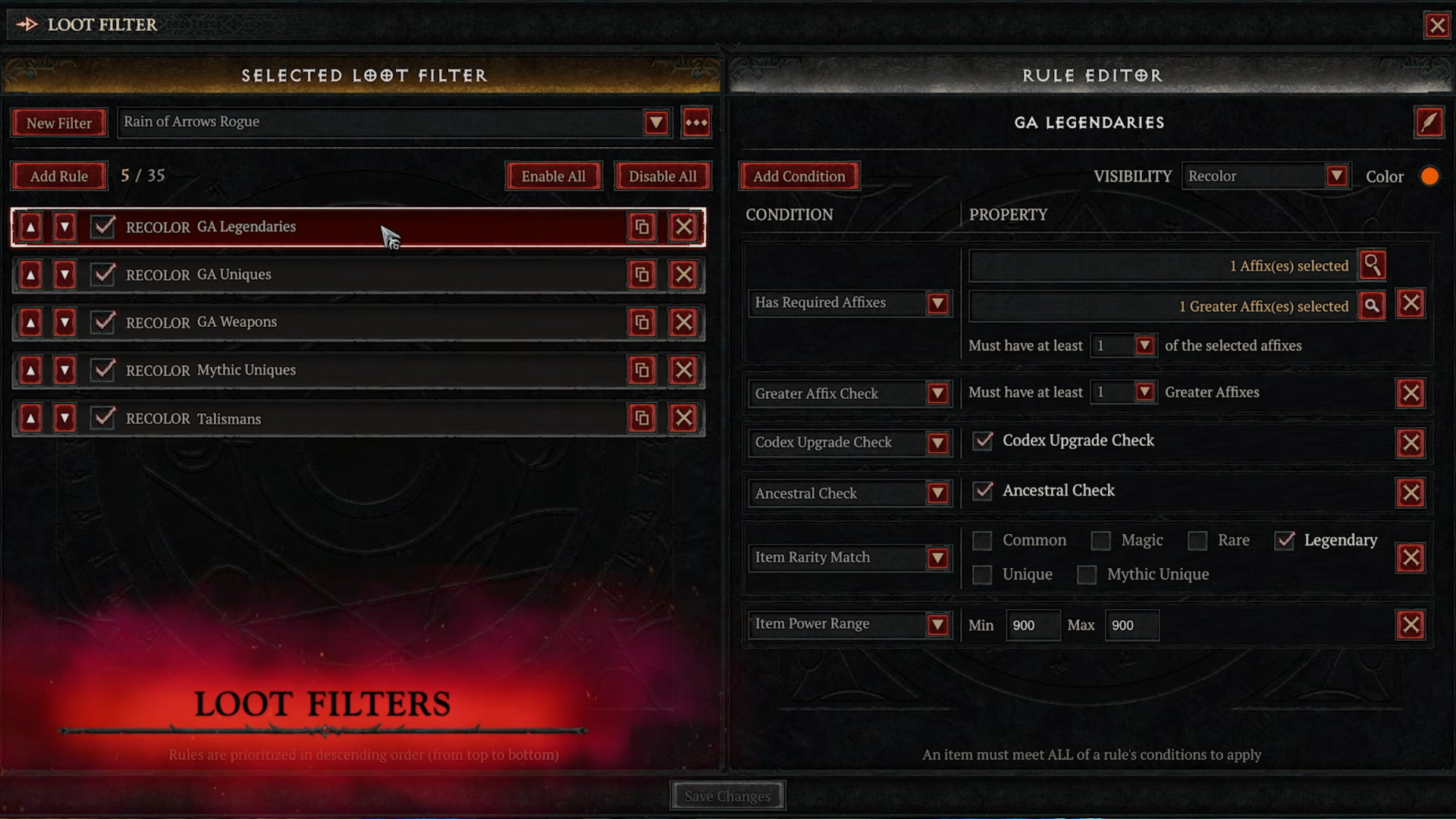Disable the Talismans rule checkbox

103,418
